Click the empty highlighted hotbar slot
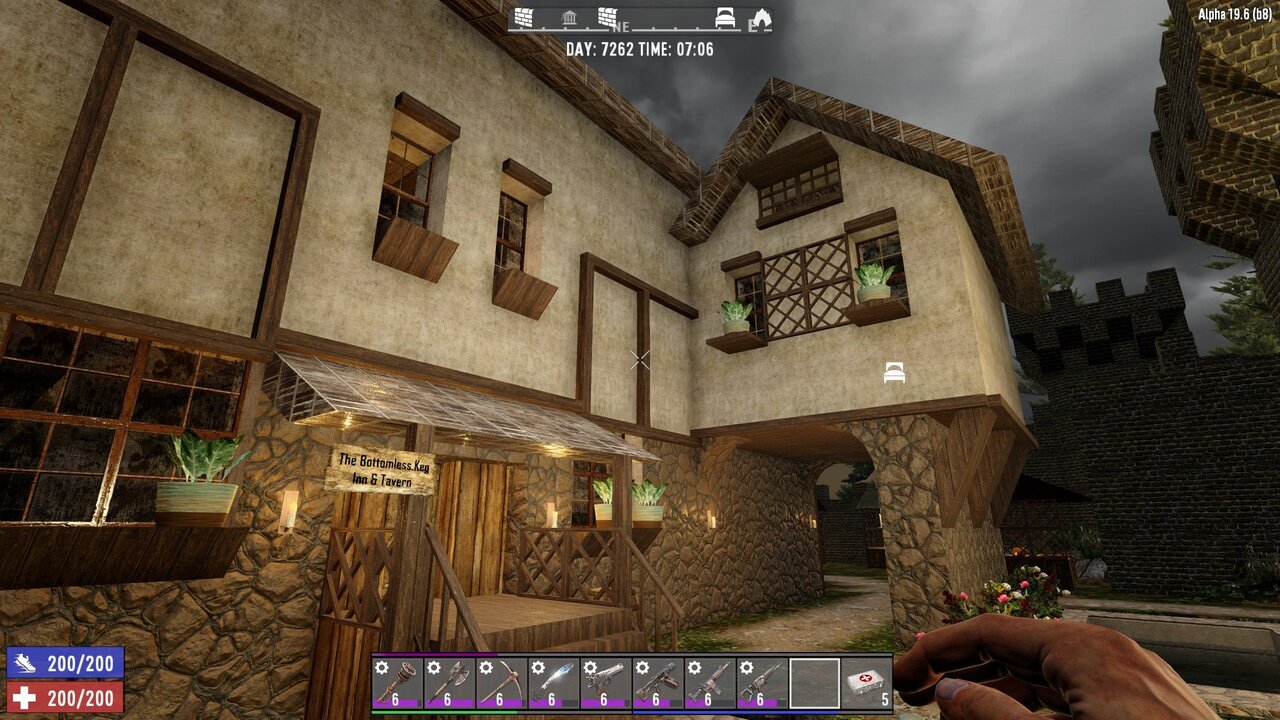 tap(814, 682)
